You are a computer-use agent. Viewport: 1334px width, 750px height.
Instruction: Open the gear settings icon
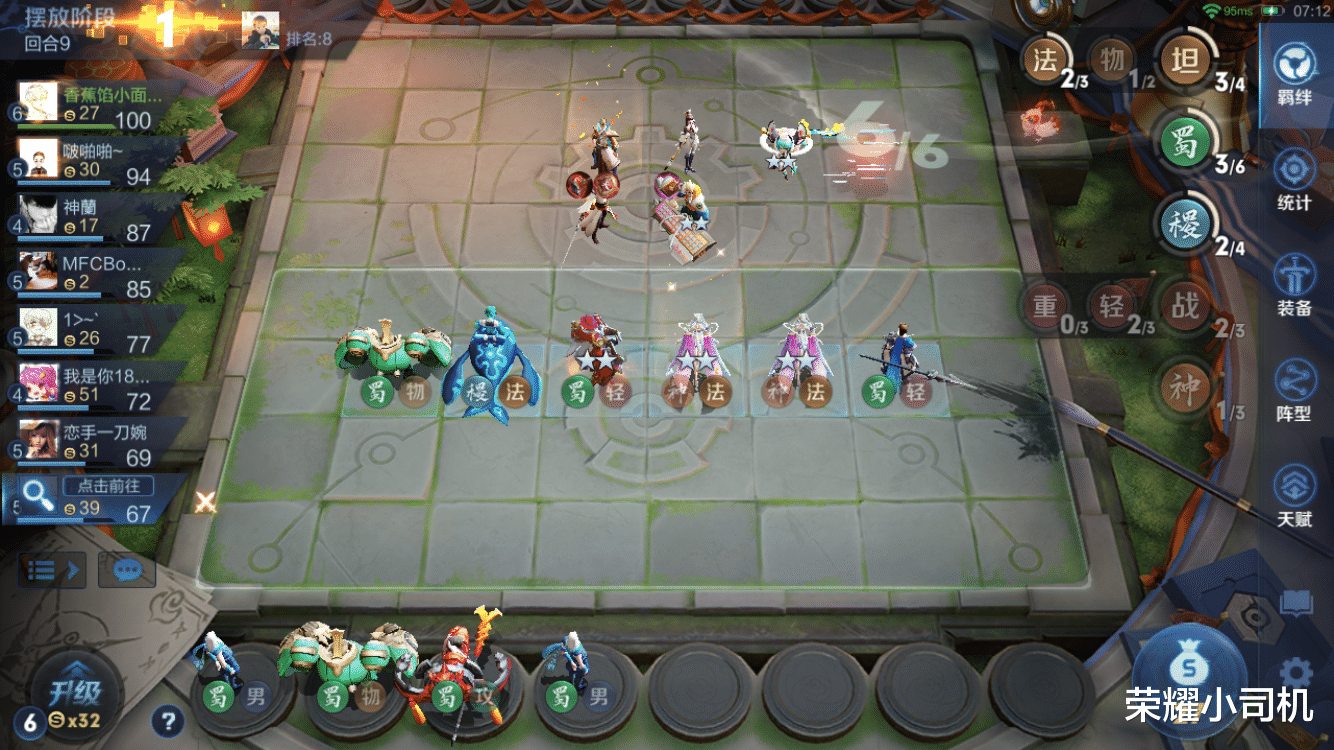point(1296,671)
